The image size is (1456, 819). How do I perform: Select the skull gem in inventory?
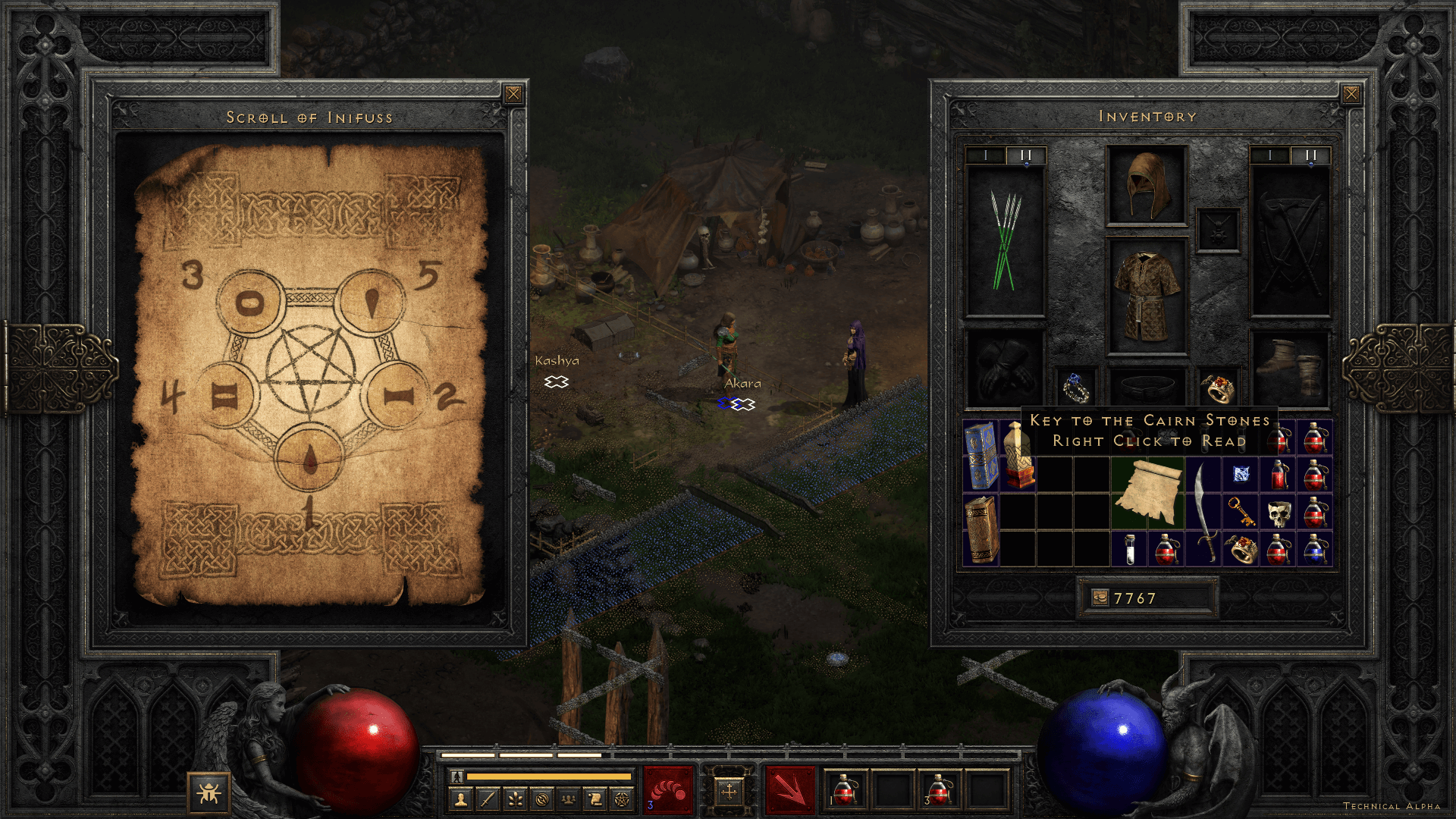(1279, 513)
